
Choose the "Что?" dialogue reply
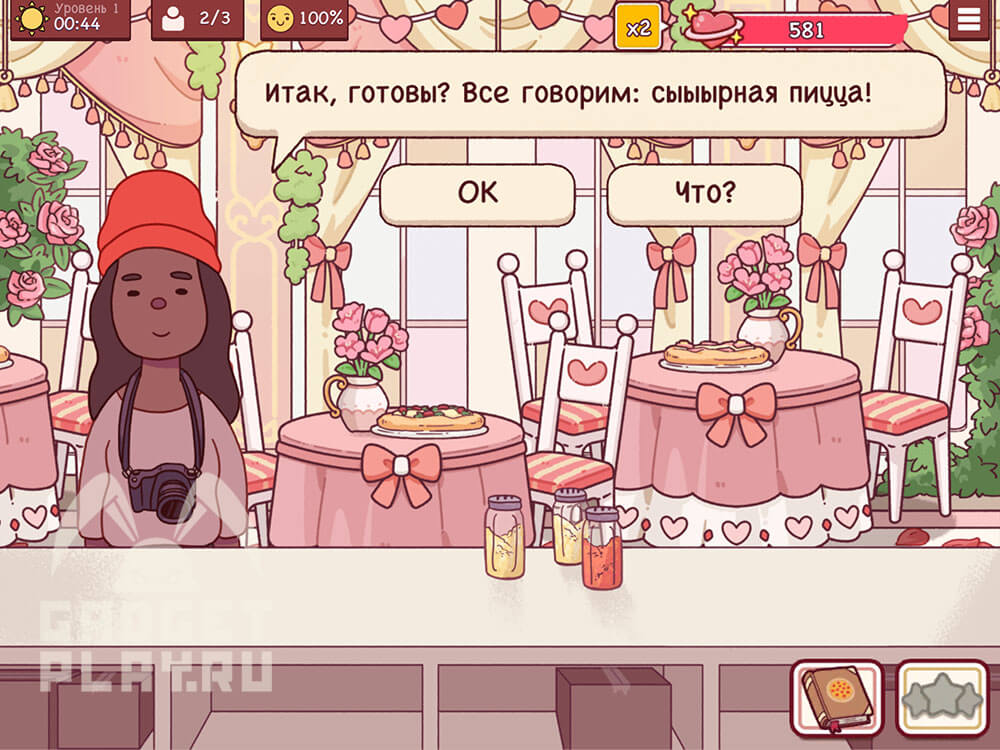click(x=704, y=194)
